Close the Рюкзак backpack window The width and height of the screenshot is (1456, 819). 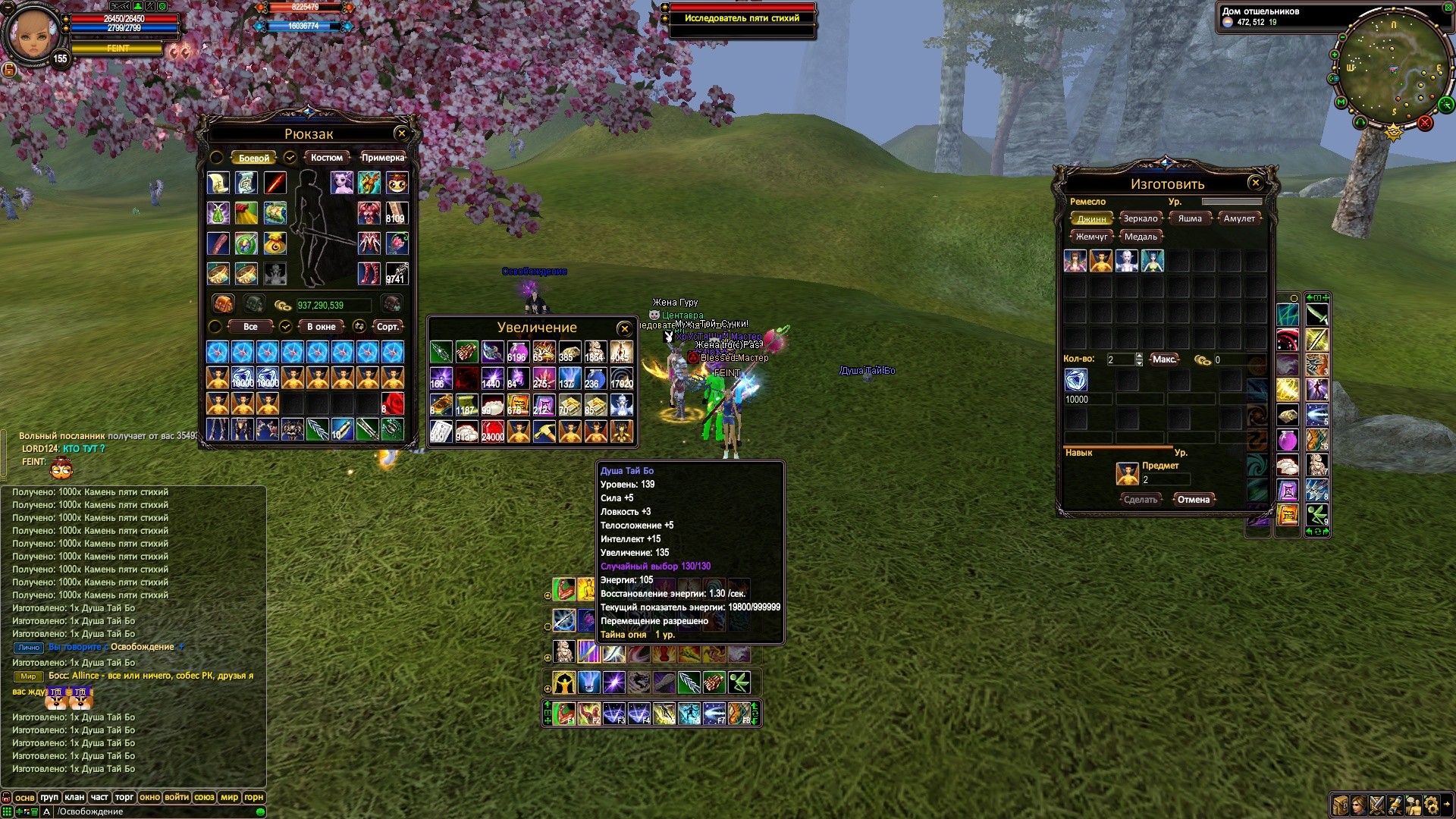(402, 133)
